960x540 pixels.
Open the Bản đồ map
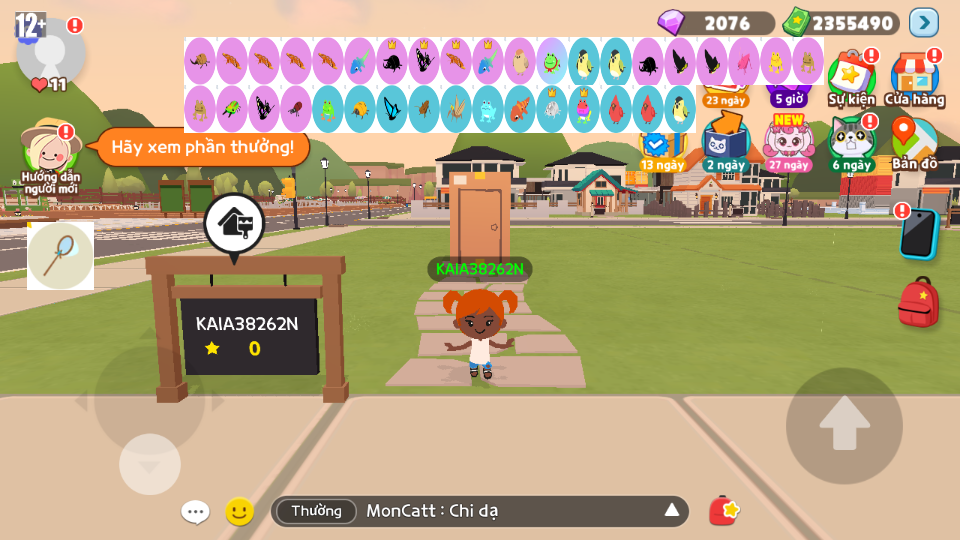point(914,142)
